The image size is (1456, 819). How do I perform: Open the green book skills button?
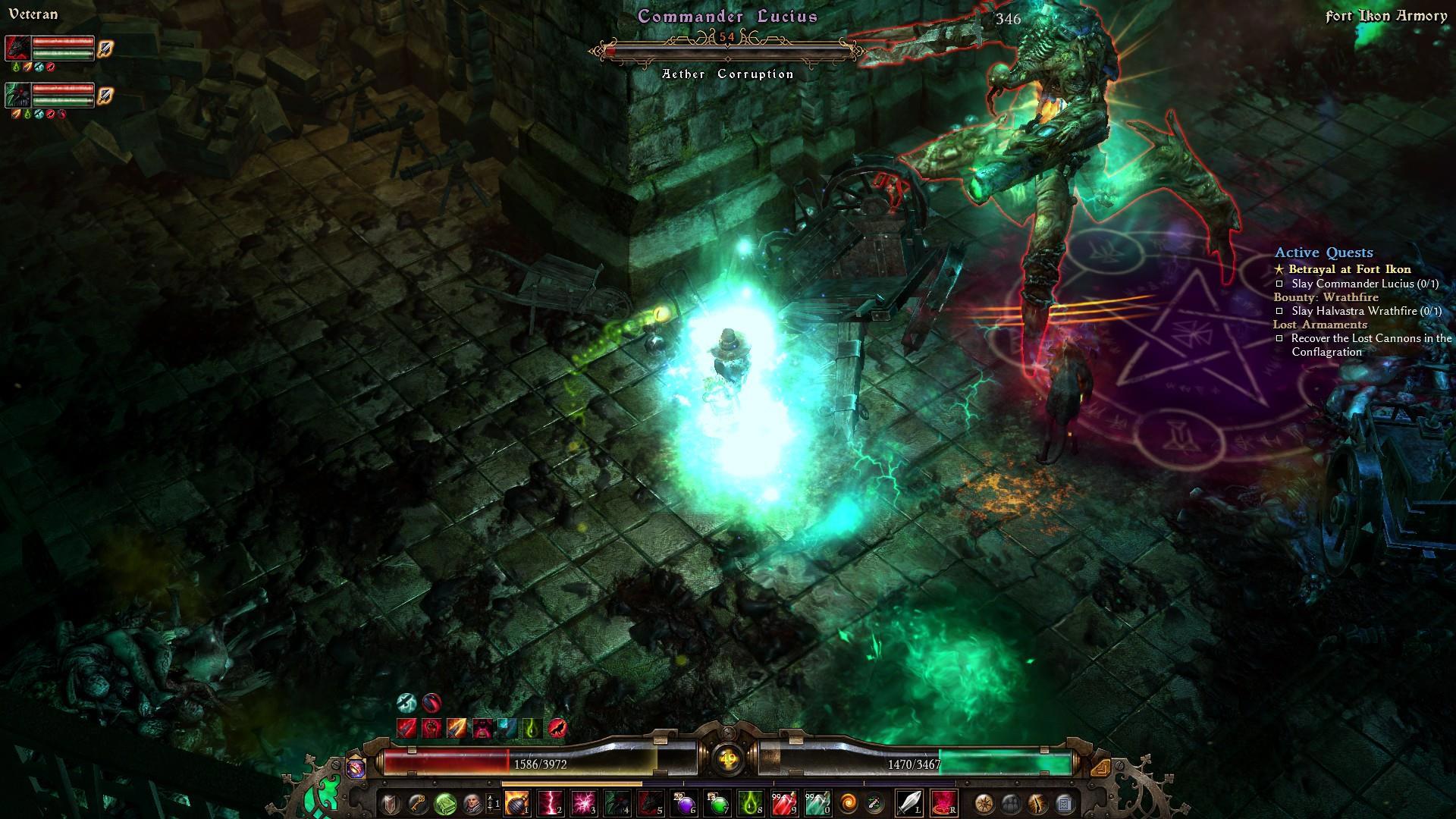click(x=445, y=803)
